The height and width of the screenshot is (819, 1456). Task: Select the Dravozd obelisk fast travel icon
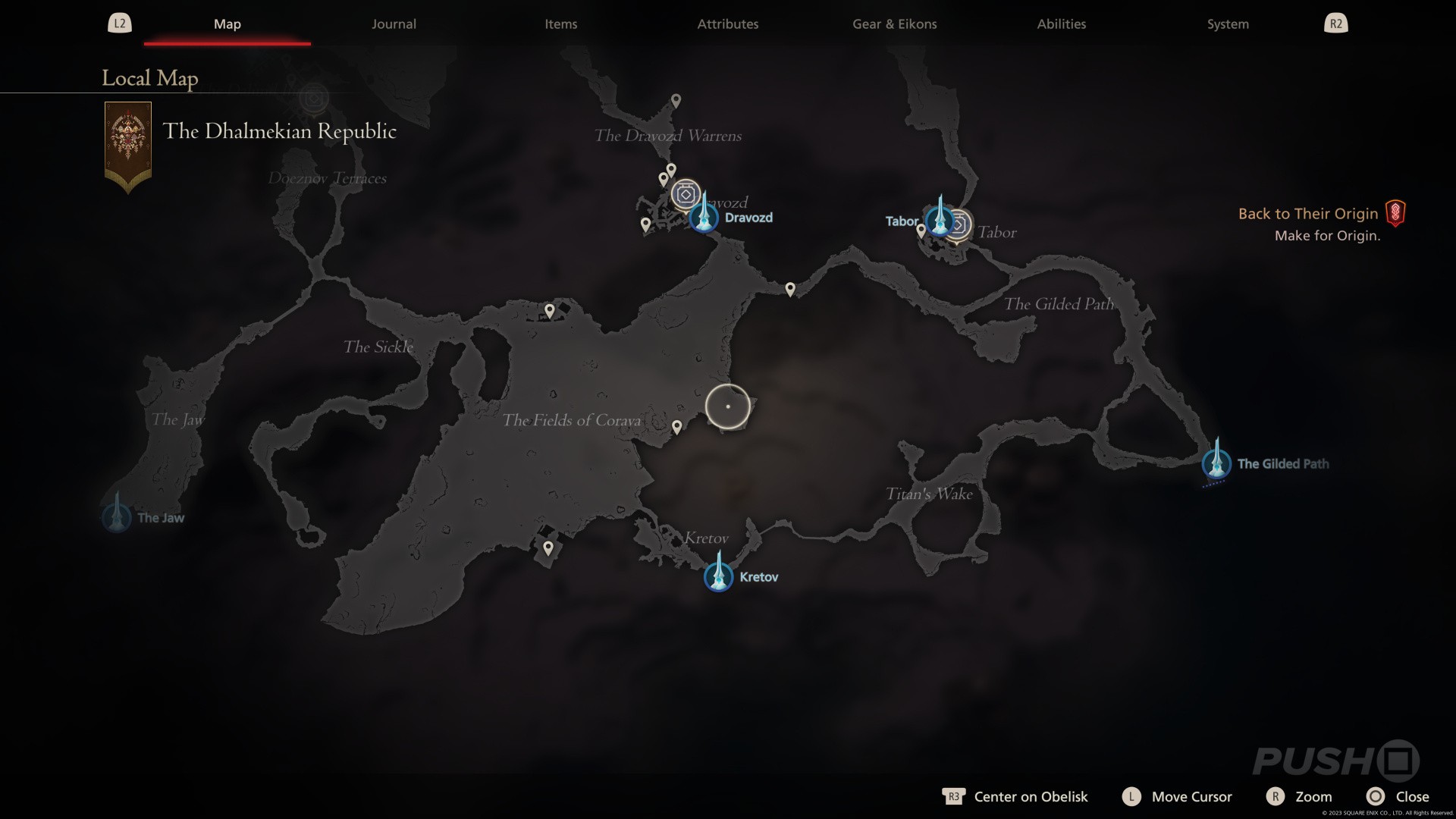pos(704,217)
